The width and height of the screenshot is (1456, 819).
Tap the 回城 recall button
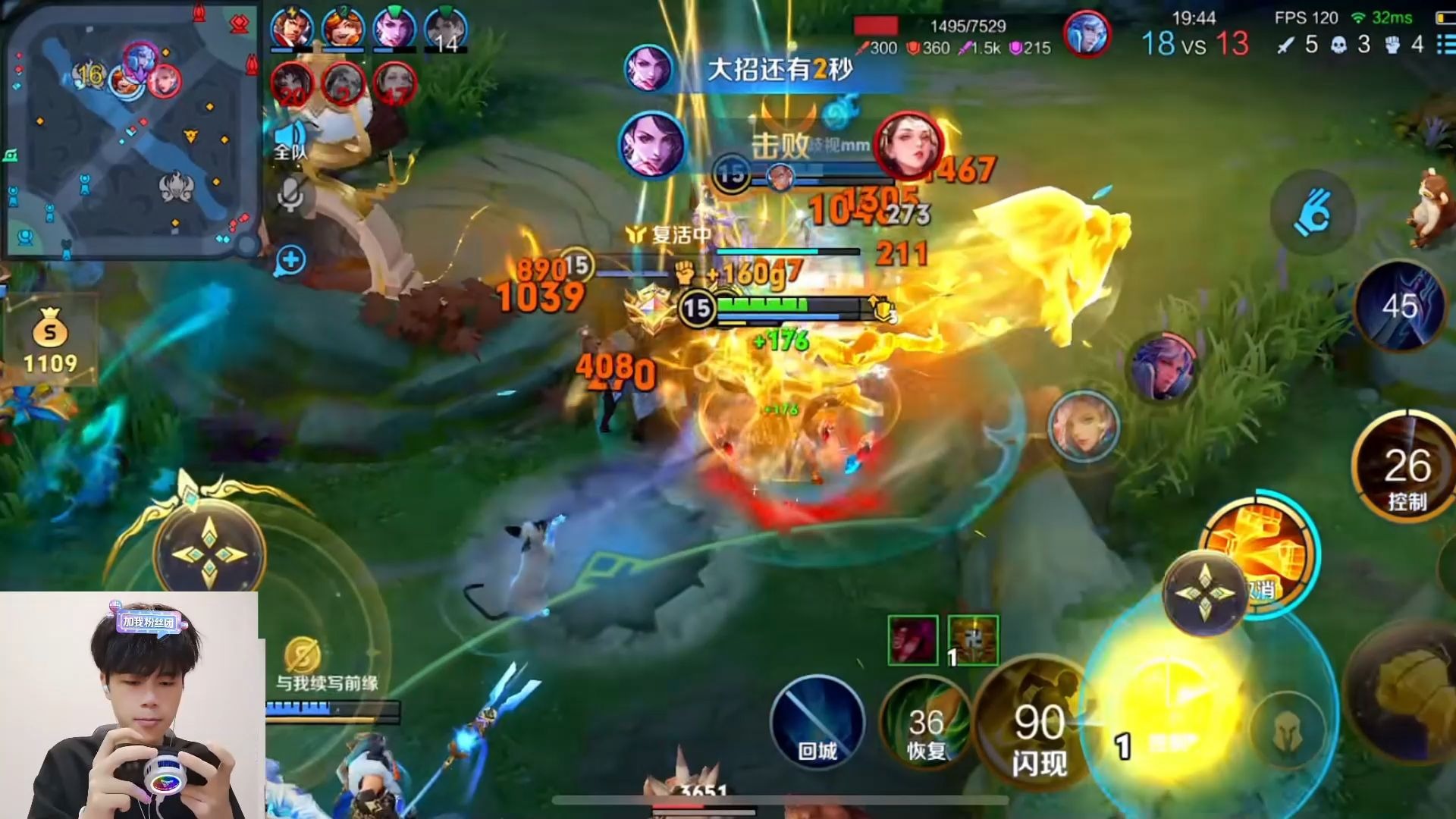point(817,722)
